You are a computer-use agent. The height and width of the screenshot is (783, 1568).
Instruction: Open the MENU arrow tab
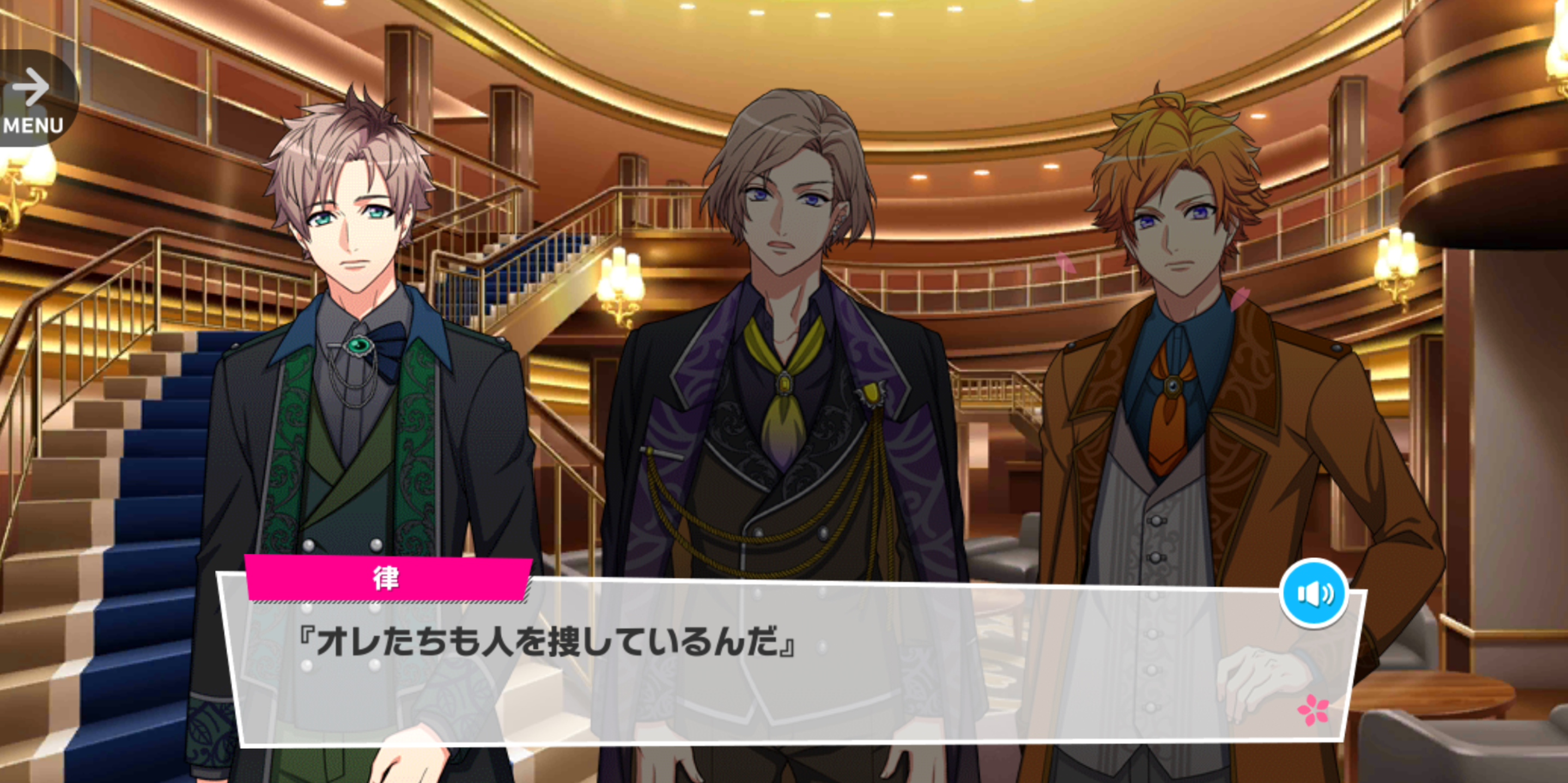(33, 99)
